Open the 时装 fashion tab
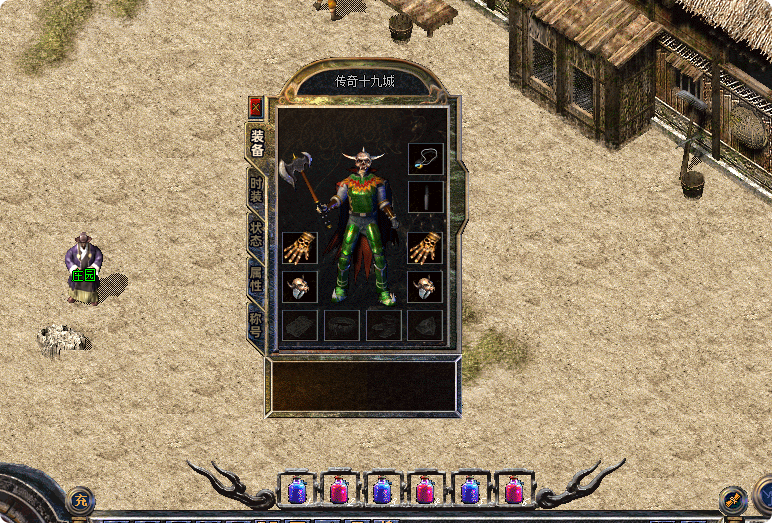Screen dimensions: 772x523 [x=257, y=189]
